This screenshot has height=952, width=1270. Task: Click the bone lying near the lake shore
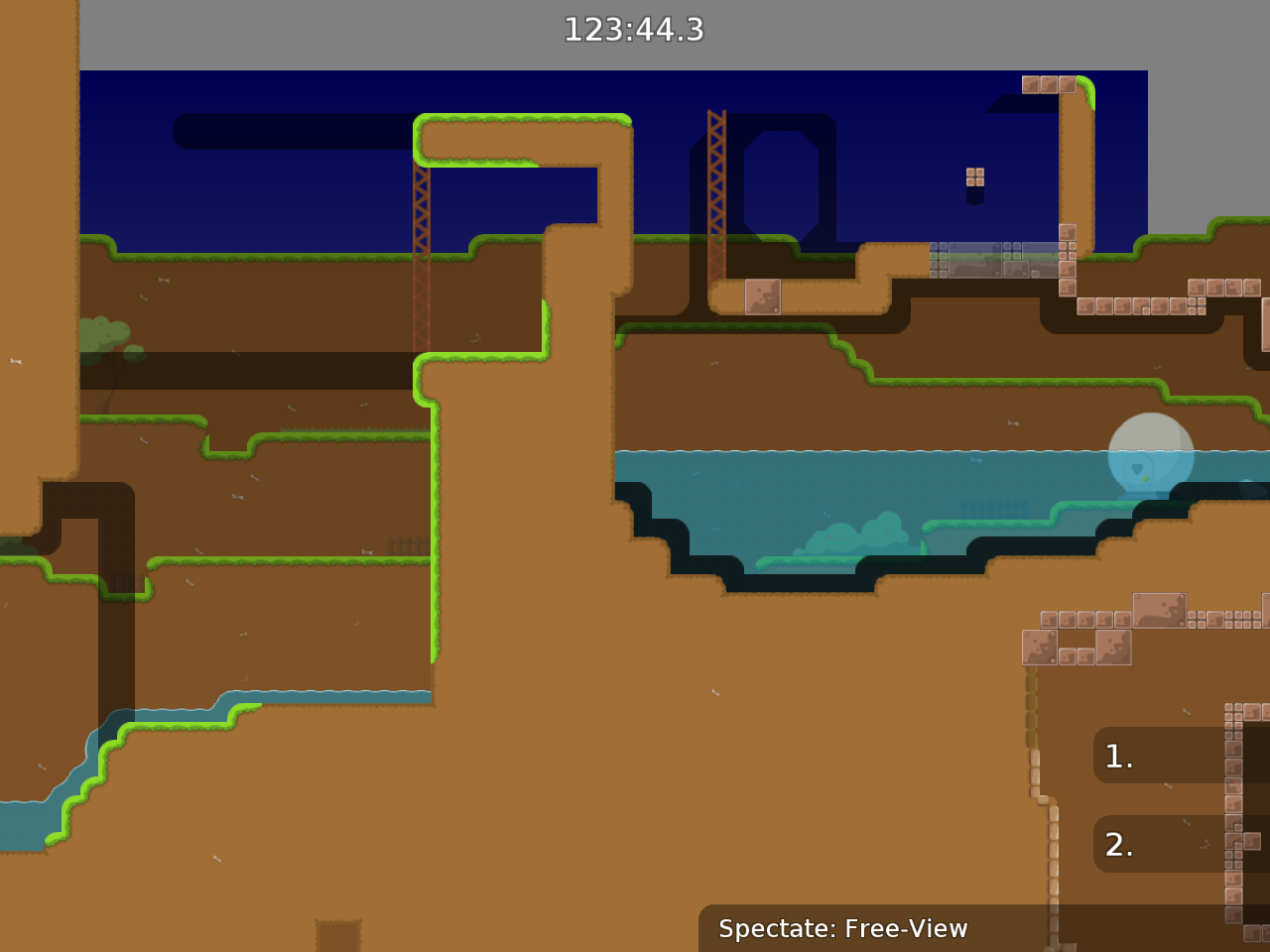[x=1012, y=424]
